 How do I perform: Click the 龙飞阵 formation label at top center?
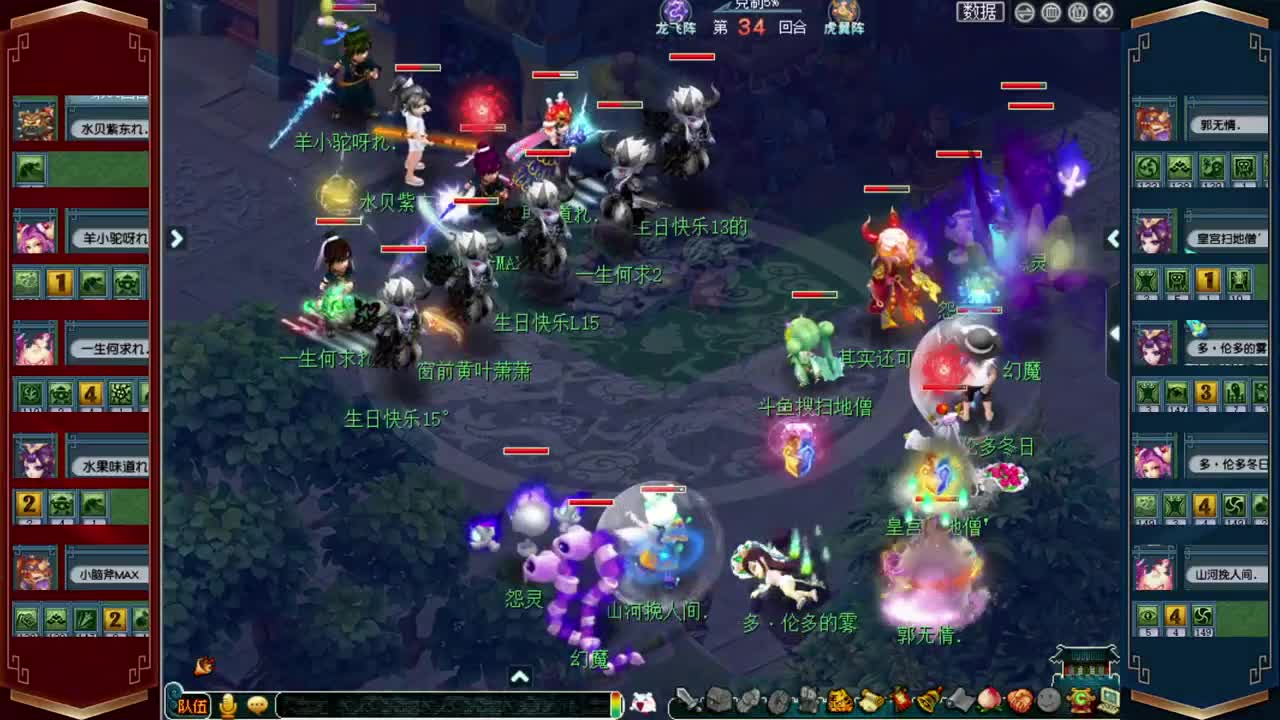click(678, 27)
